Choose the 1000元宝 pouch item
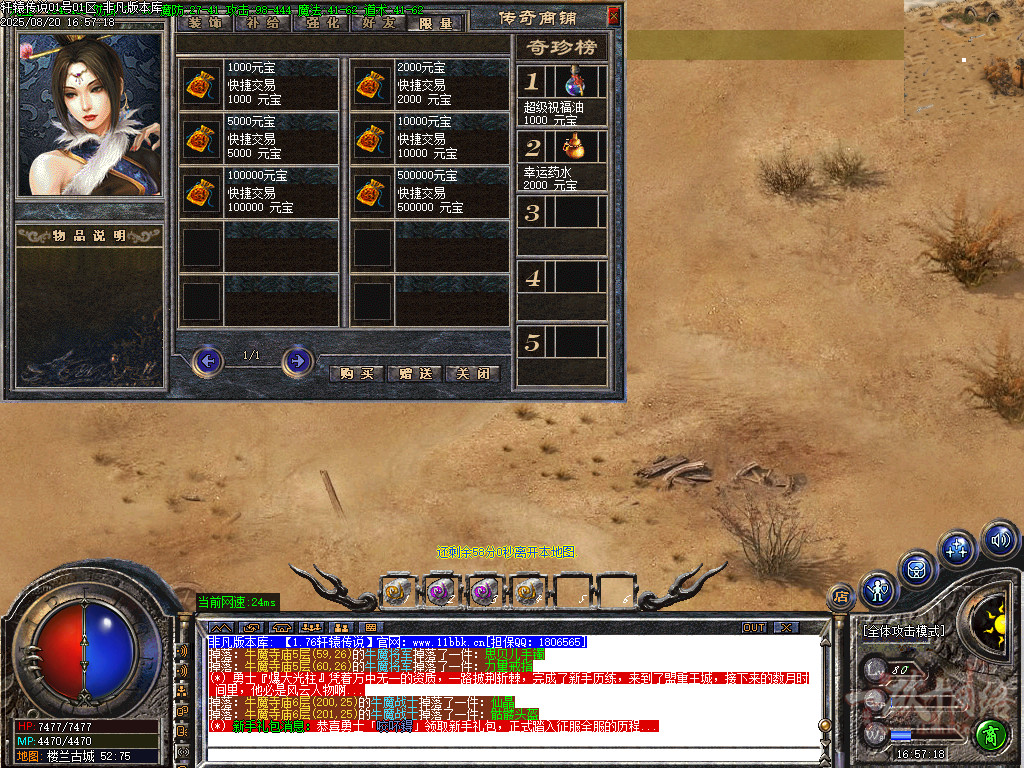 [202, 86]
